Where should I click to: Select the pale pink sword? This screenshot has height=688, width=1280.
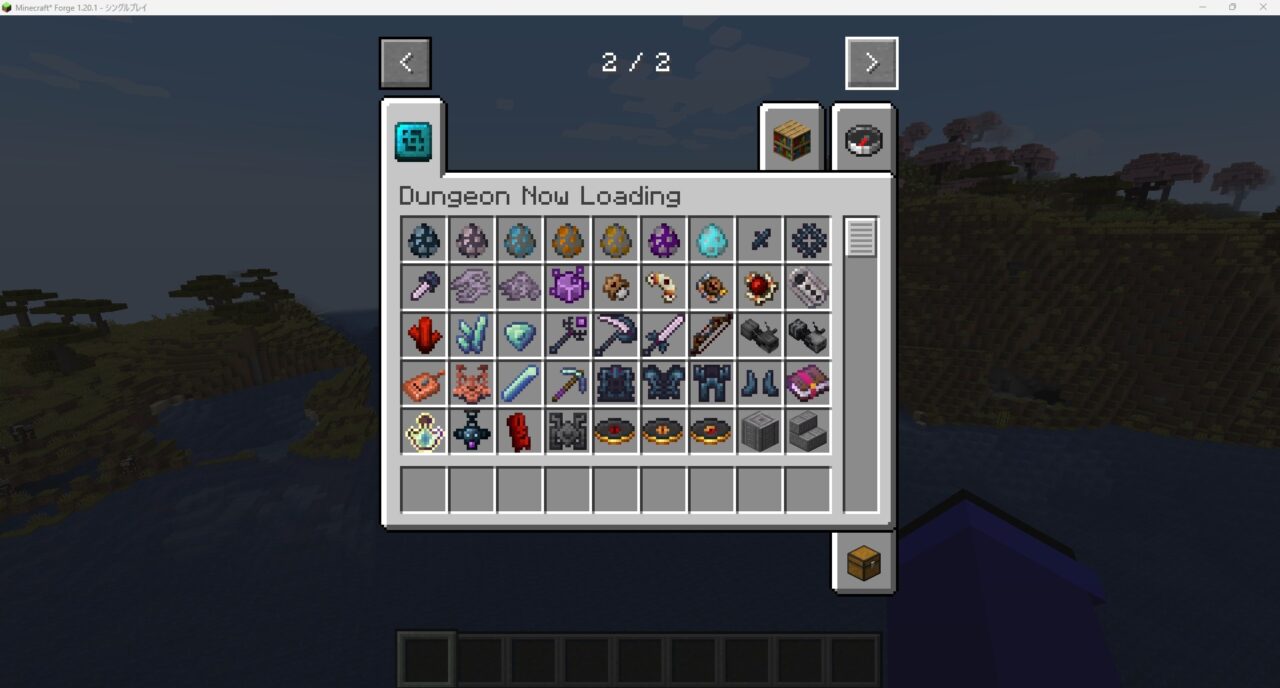click(663, 336)
